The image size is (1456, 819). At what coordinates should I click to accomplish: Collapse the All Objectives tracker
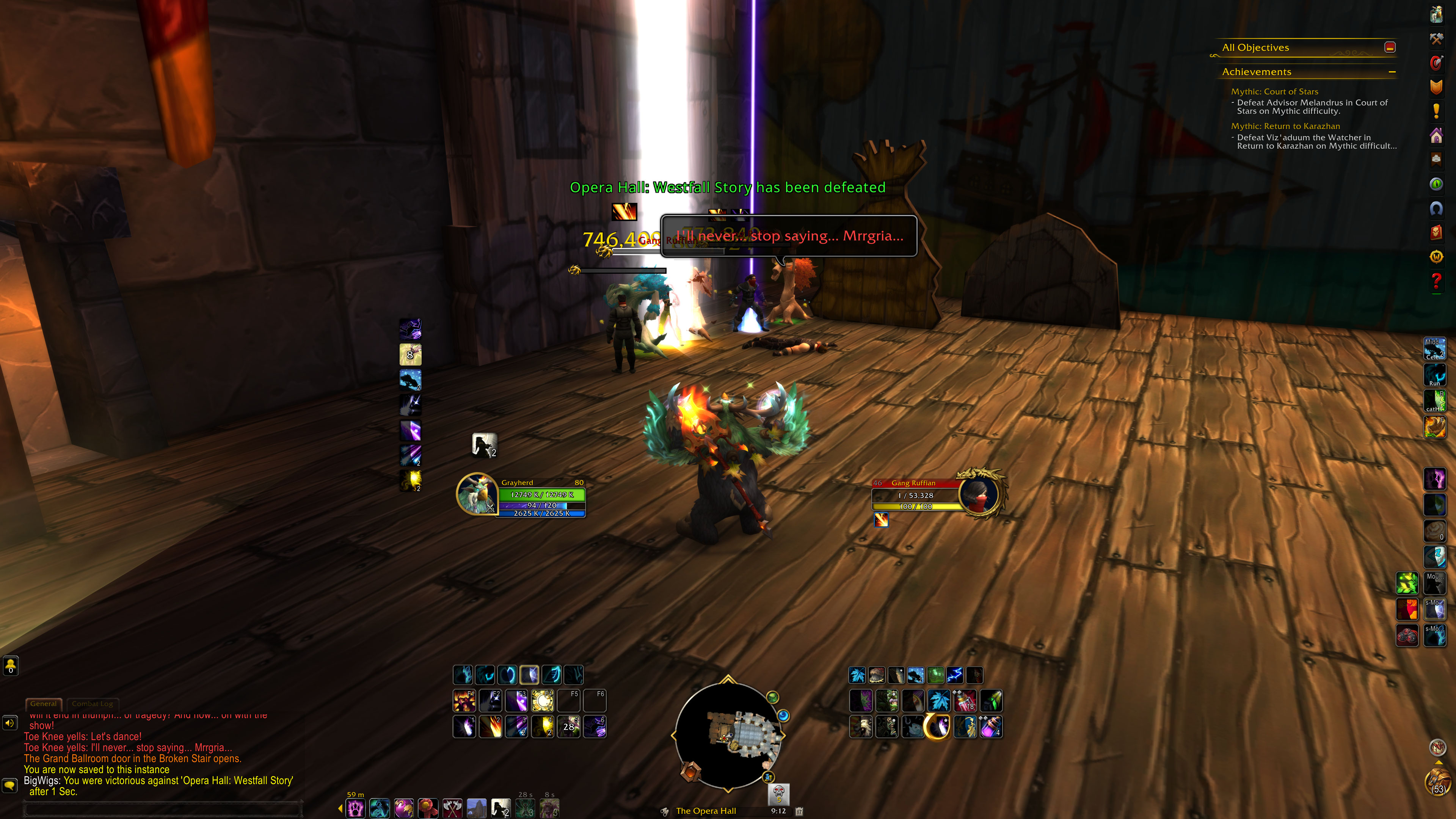1390,47
